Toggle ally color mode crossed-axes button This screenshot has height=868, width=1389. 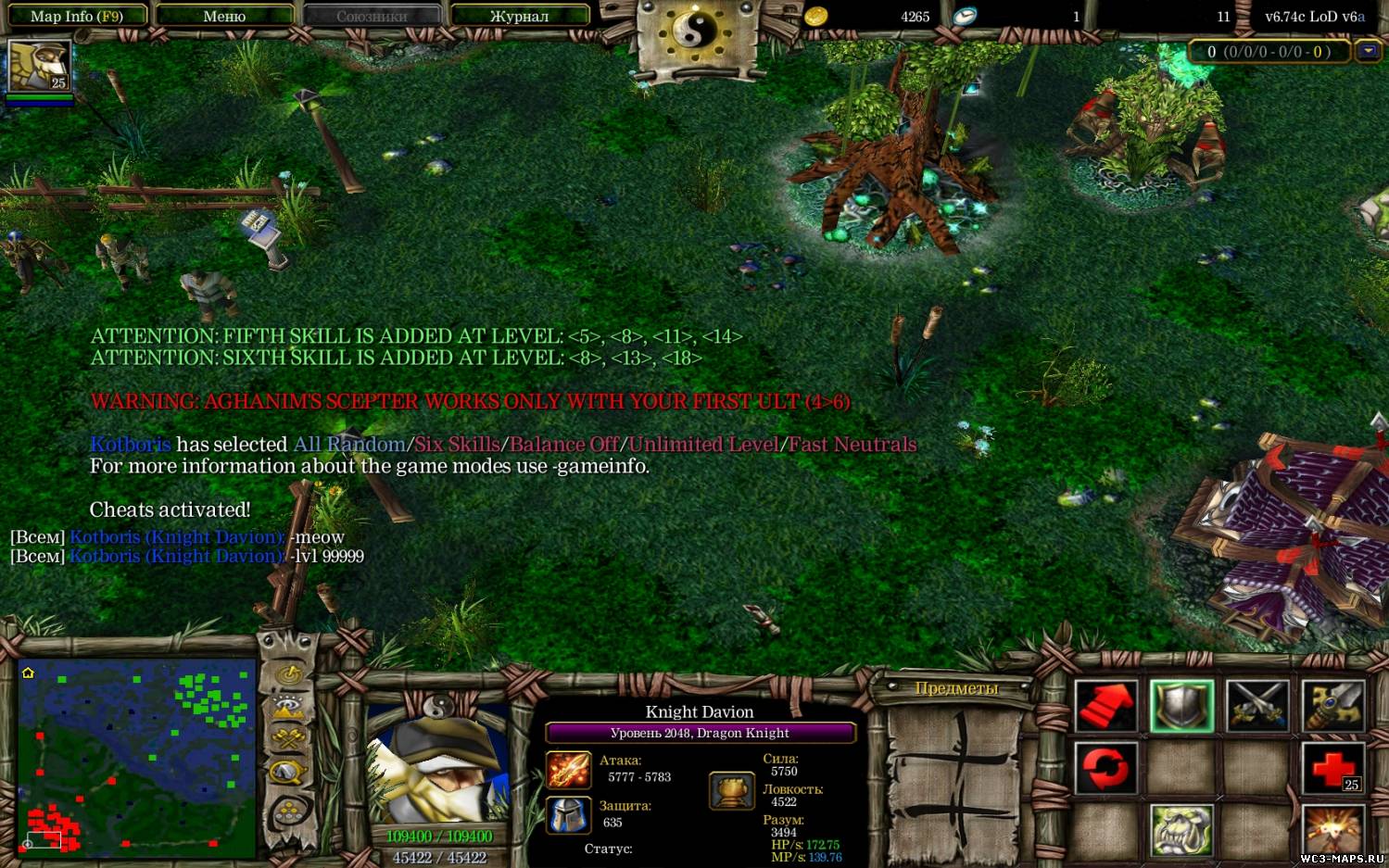point(289,739)
